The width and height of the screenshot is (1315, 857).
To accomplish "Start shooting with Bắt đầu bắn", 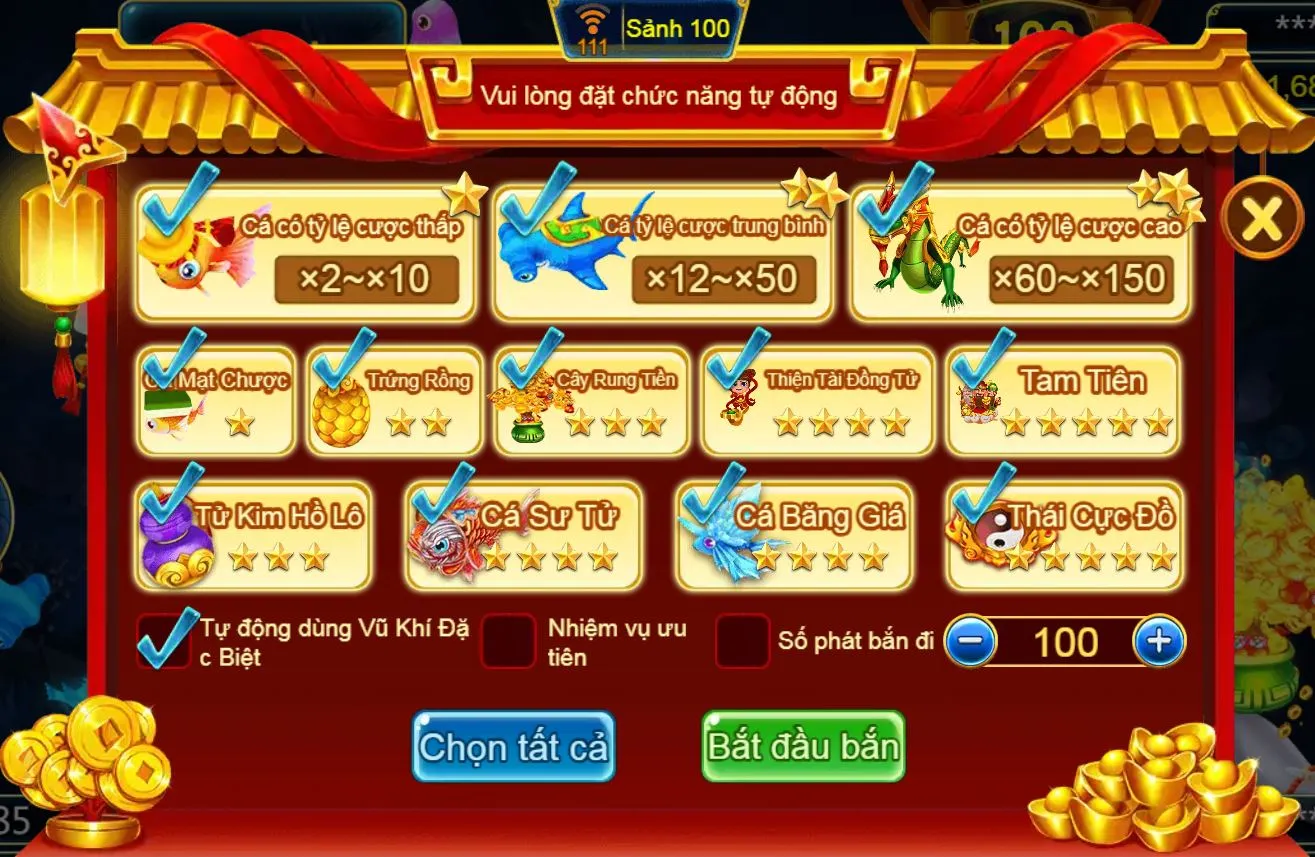I will (803, 747).
